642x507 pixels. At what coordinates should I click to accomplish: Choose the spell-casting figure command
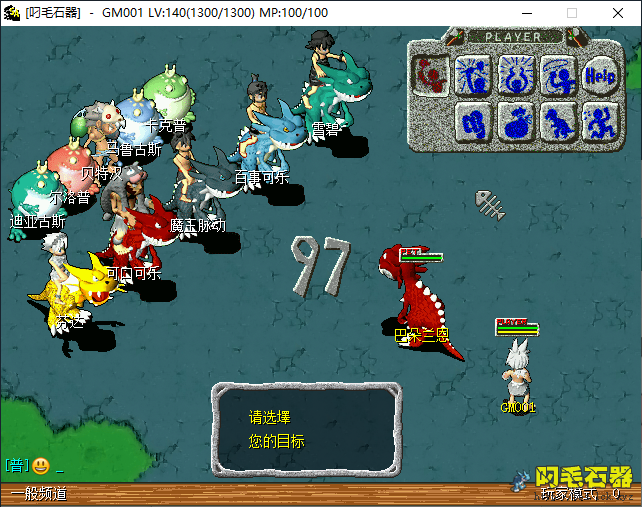[x=472, y=74]
